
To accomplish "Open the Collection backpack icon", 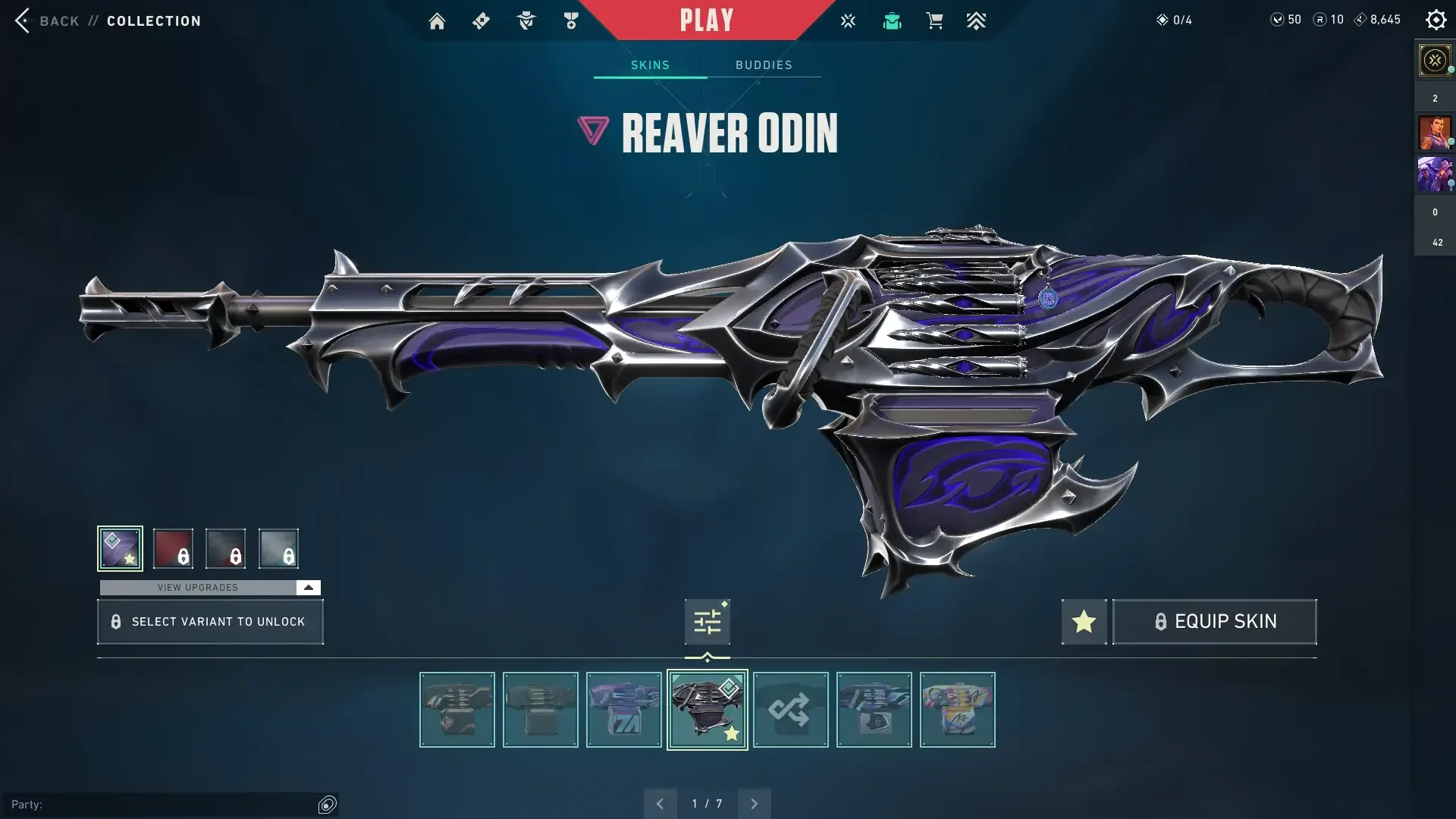I will point(892,20).
